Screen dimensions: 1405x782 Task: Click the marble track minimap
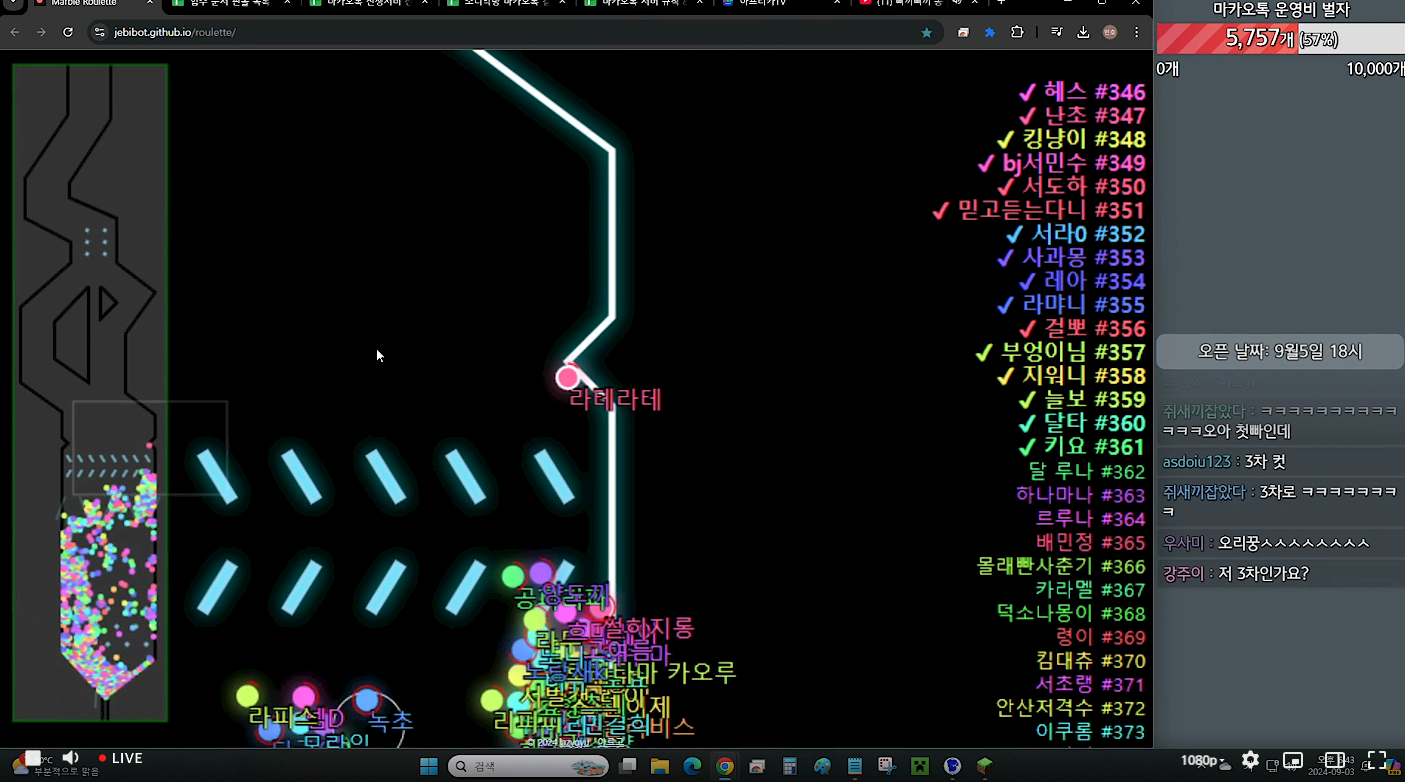click(90, 392)
